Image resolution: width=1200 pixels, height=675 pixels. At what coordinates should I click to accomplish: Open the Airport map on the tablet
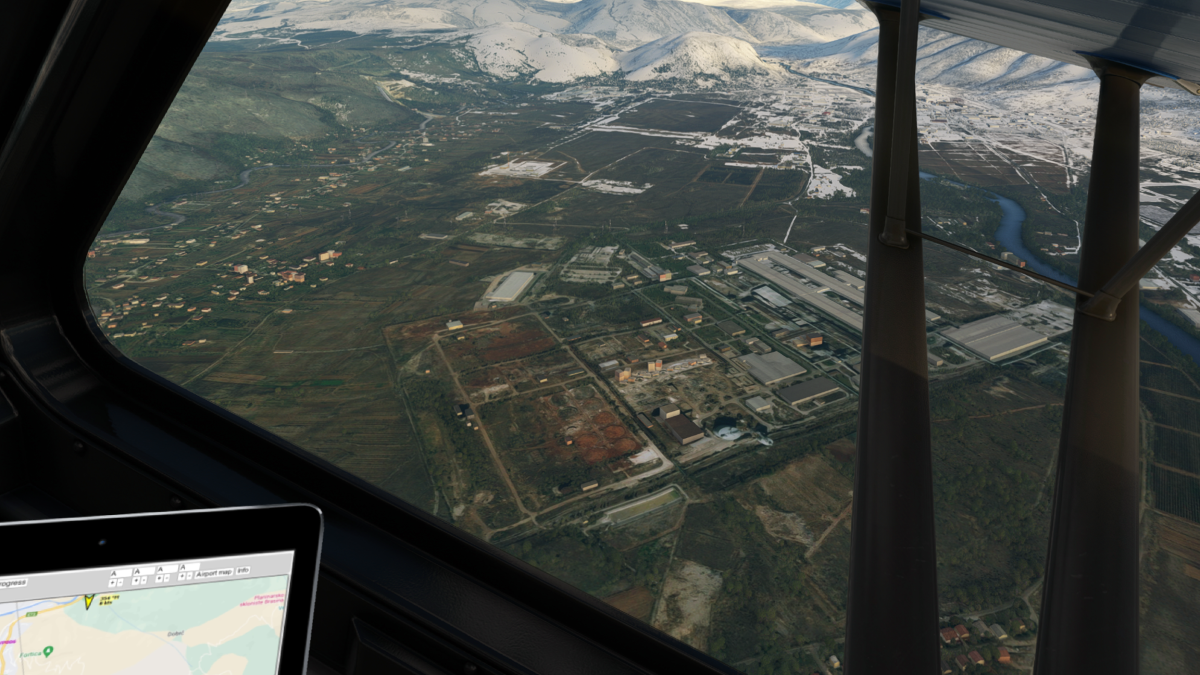click(213, 572)
